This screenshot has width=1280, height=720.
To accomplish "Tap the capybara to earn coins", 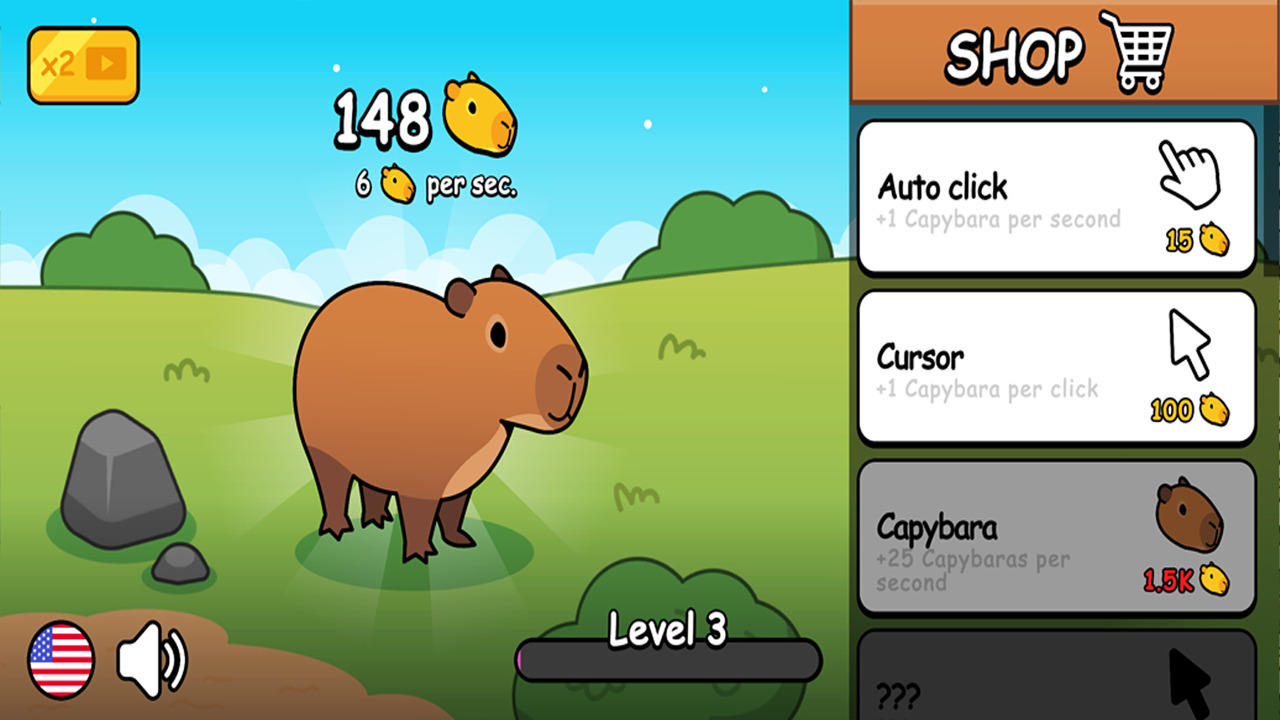I will (430, 400).
